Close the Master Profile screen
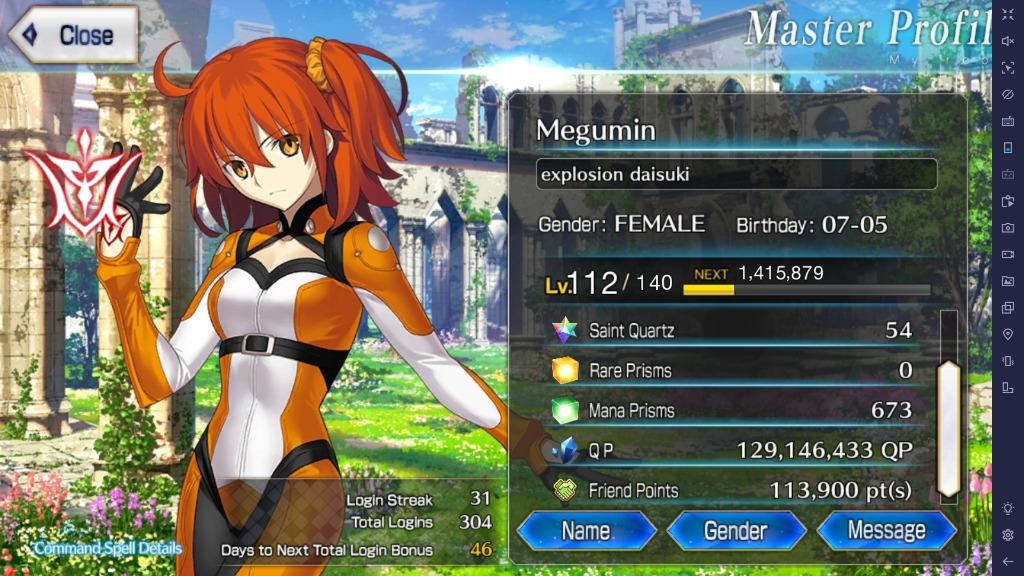This screenshot has width=1024, height=576. (72, 35)
